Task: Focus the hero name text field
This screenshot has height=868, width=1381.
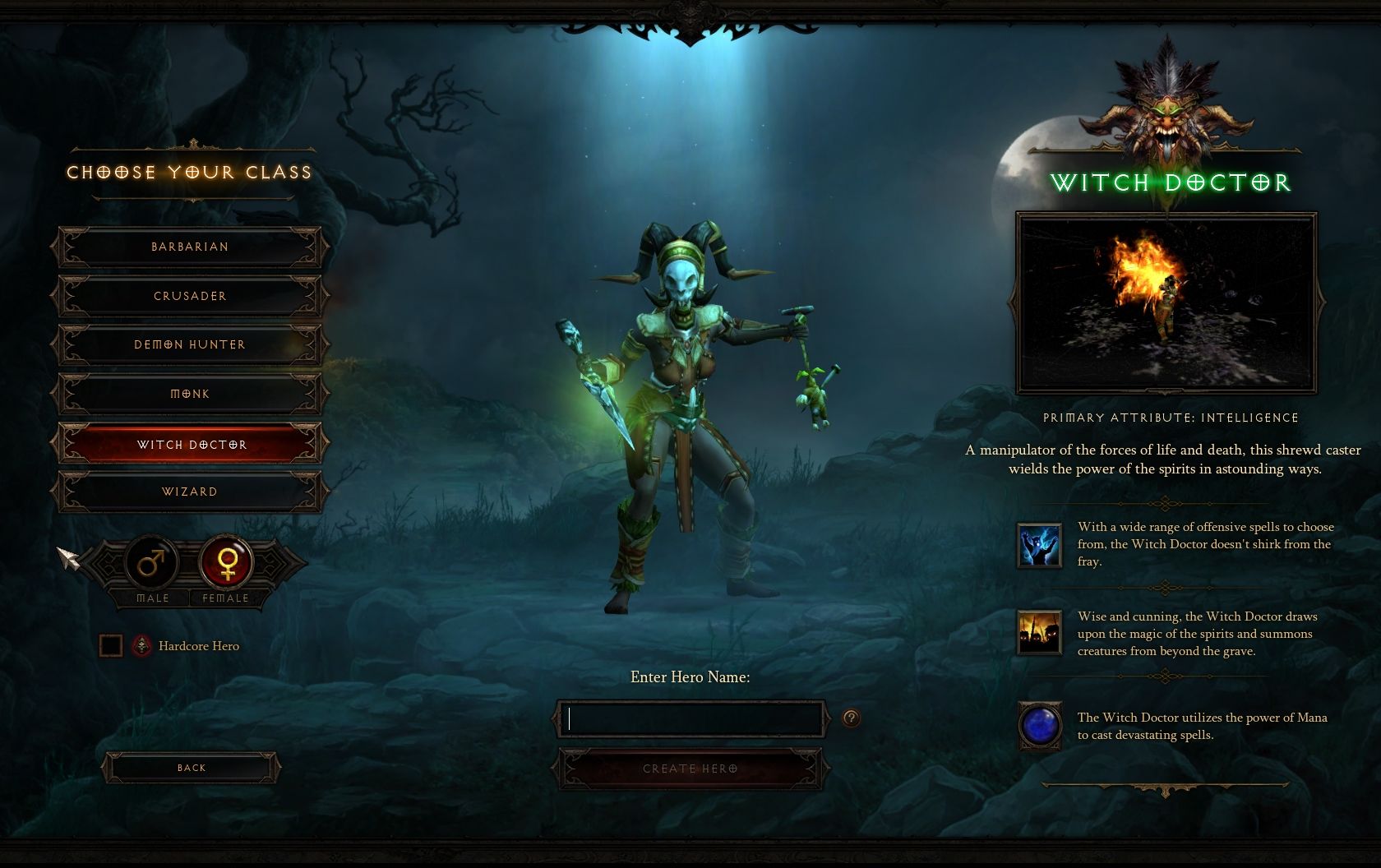Action: (x=690, y=719)
